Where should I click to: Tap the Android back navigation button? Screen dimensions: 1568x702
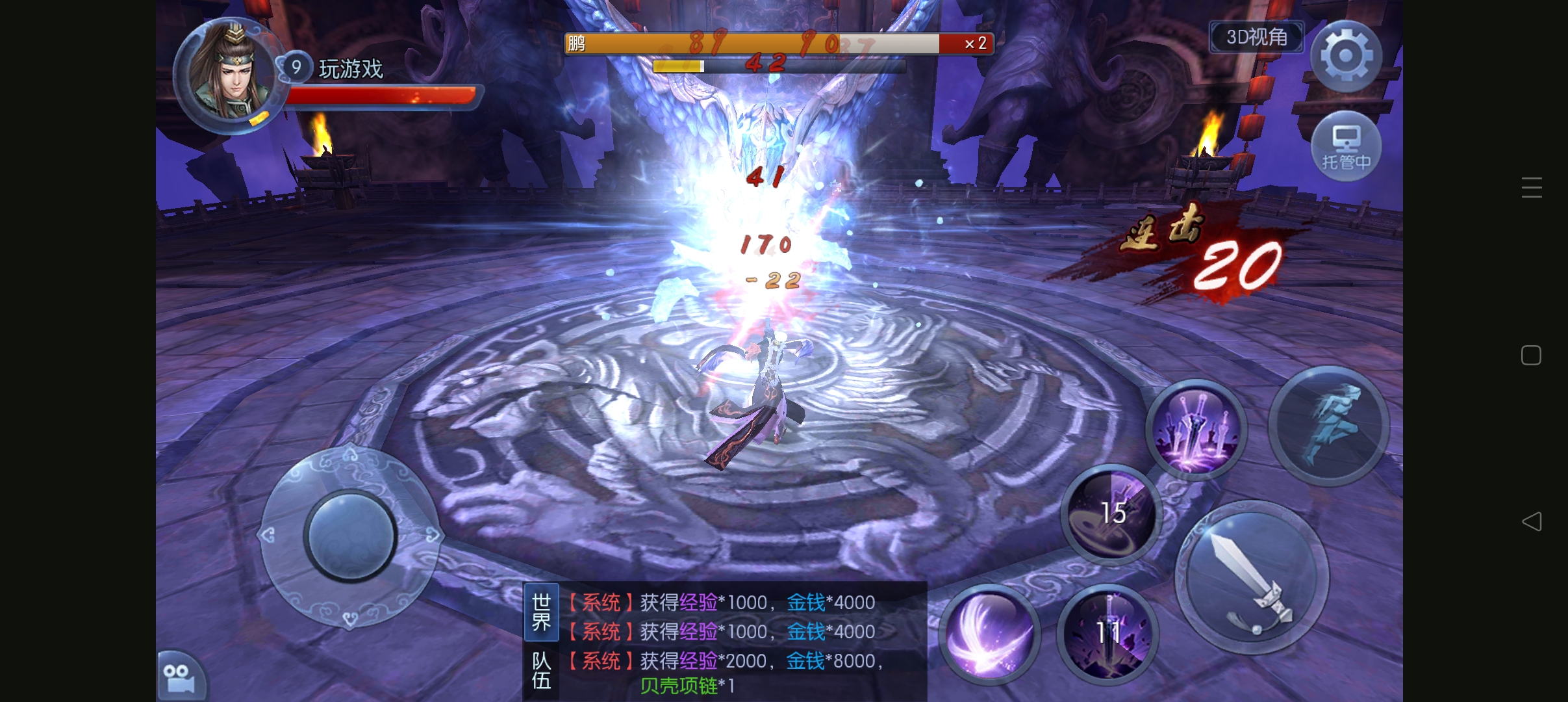1532,521
